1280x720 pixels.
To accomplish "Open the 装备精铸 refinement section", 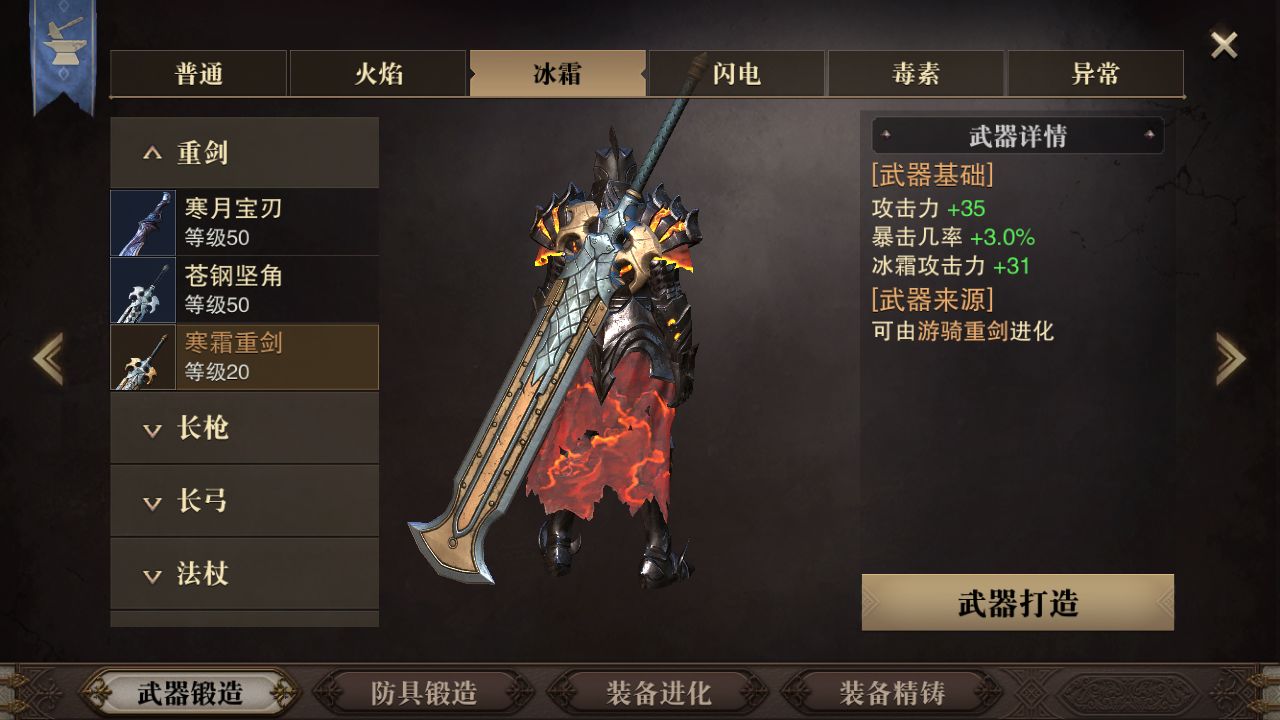I will (x=892, y=692).
